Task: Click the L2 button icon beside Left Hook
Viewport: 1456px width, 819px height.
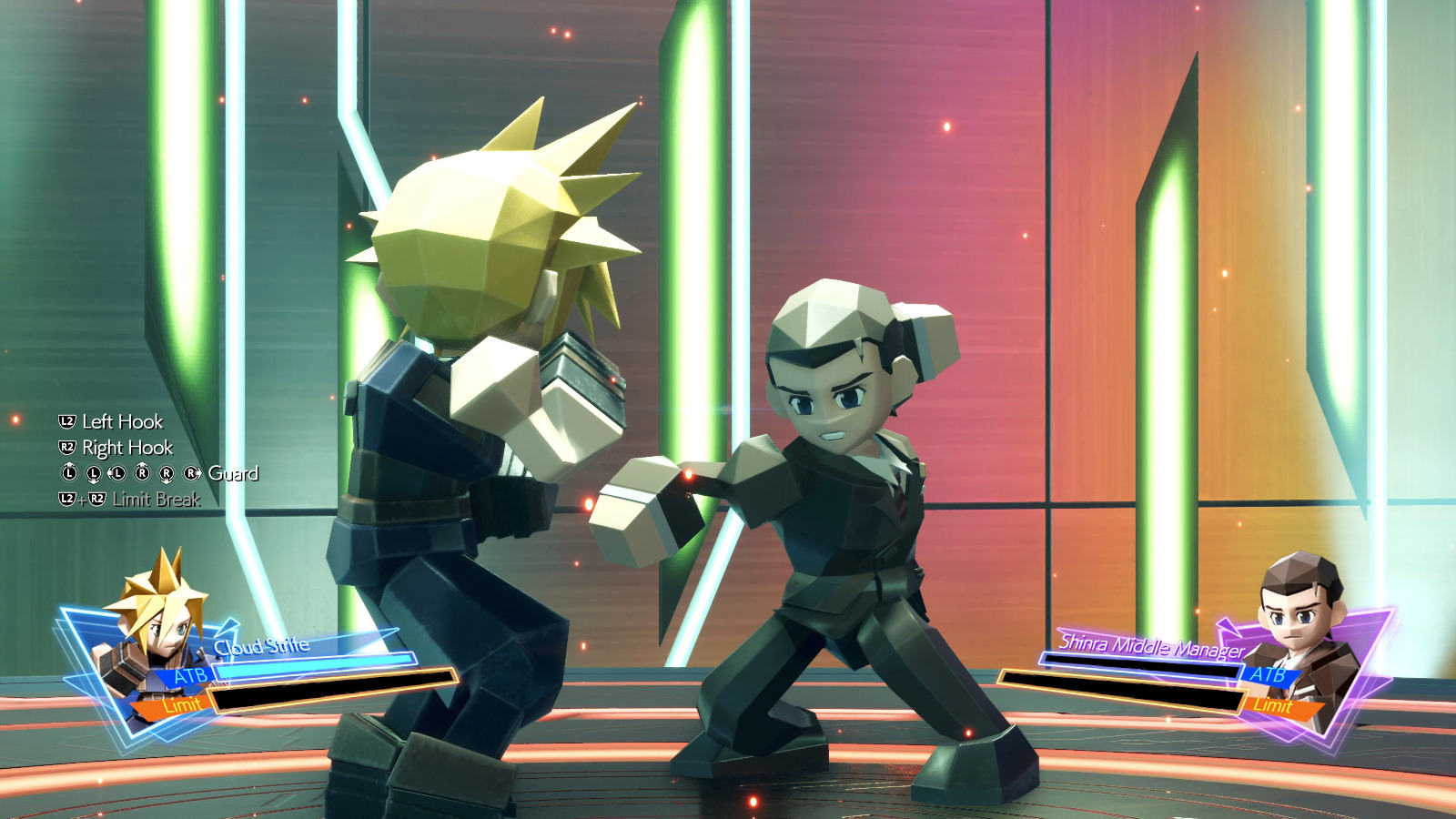Action: pyautogui.click(x=66, y=421)
